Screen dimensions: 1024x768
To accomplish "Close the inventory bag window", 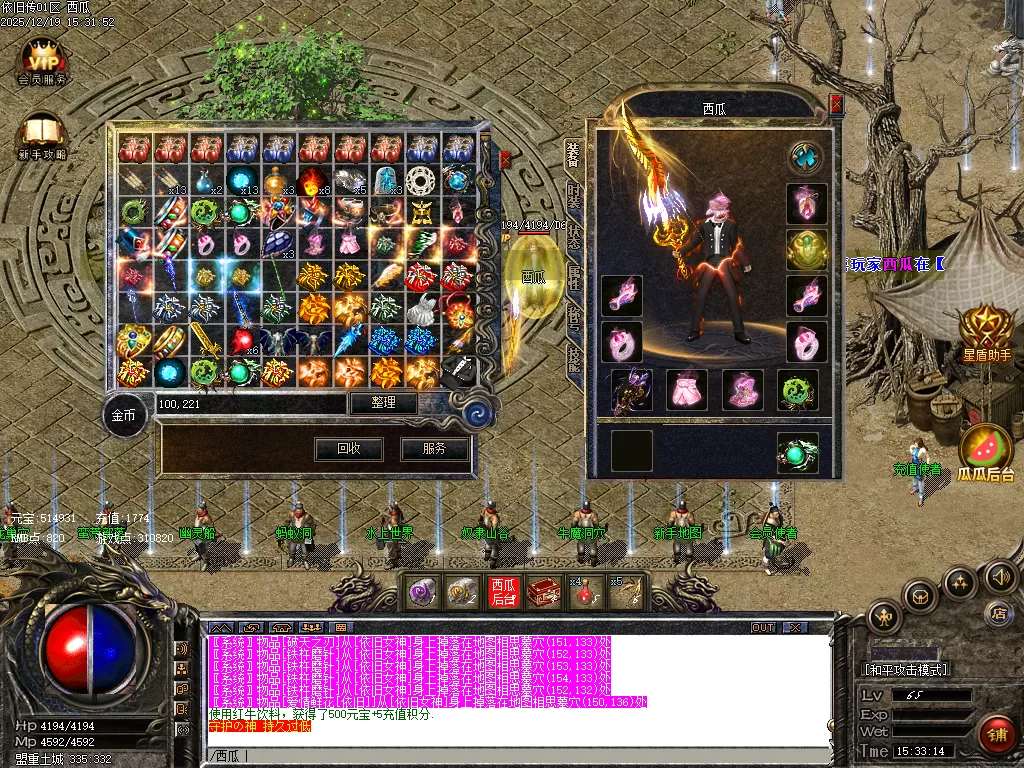I will pyautogui.click(x=505, y=159).
